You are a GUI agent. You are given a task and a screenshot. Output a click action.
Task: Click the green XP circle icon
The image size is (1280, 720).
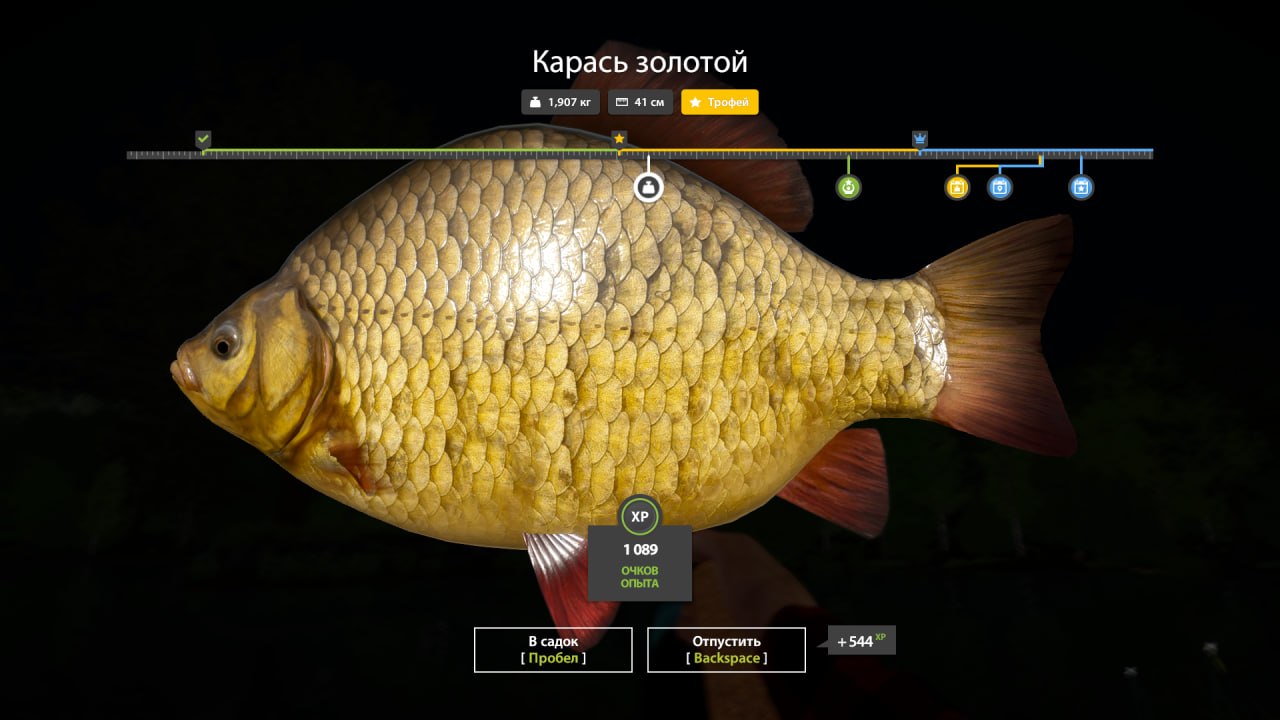coord(640,516)
